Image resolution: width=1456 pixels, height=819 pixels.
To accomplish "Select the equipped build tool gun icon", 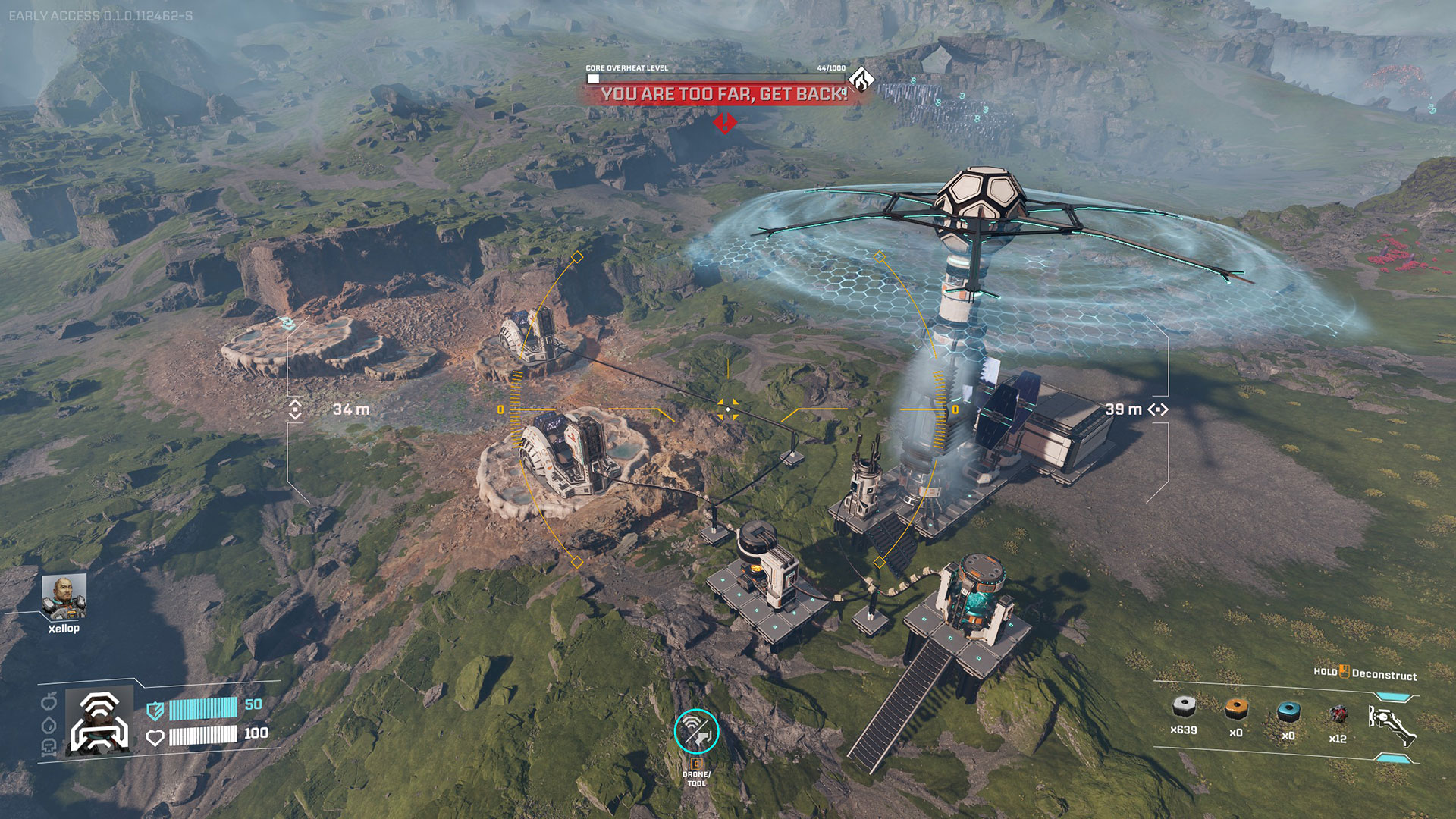I will pos(1392,724).
